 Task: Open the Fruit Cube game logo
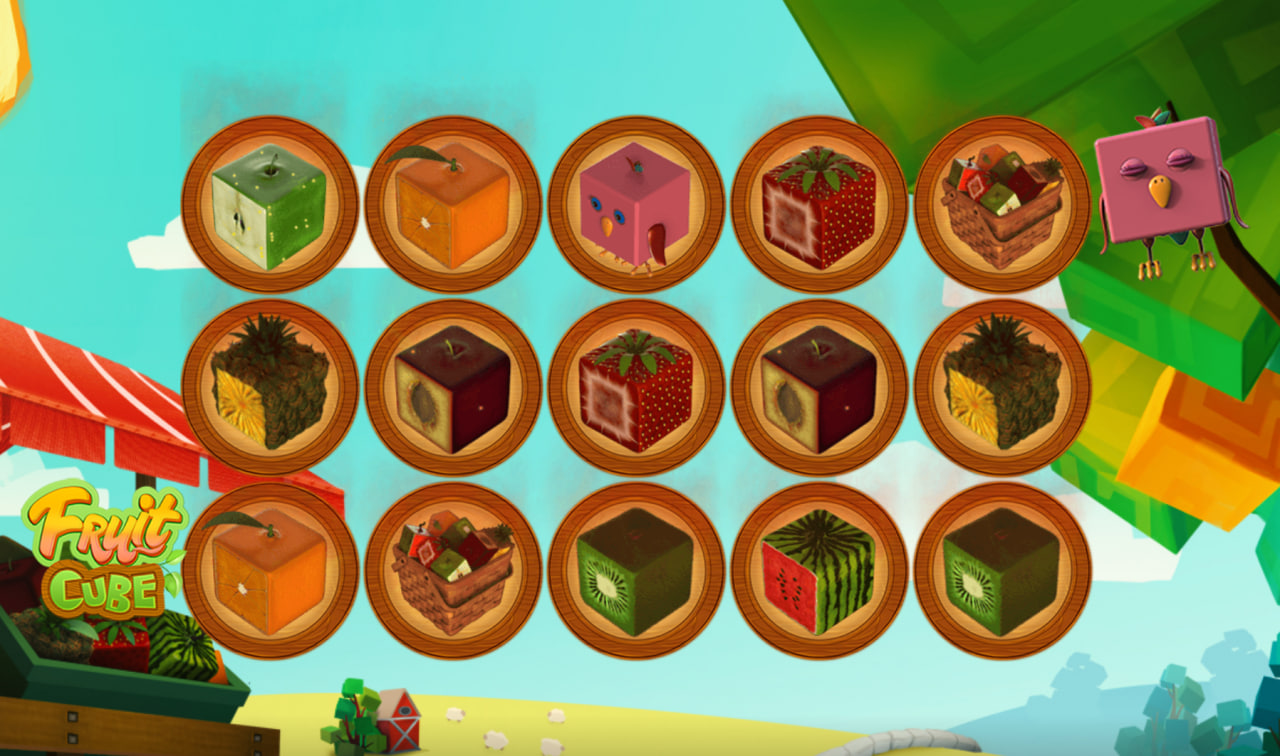click(x=103, y=548)
